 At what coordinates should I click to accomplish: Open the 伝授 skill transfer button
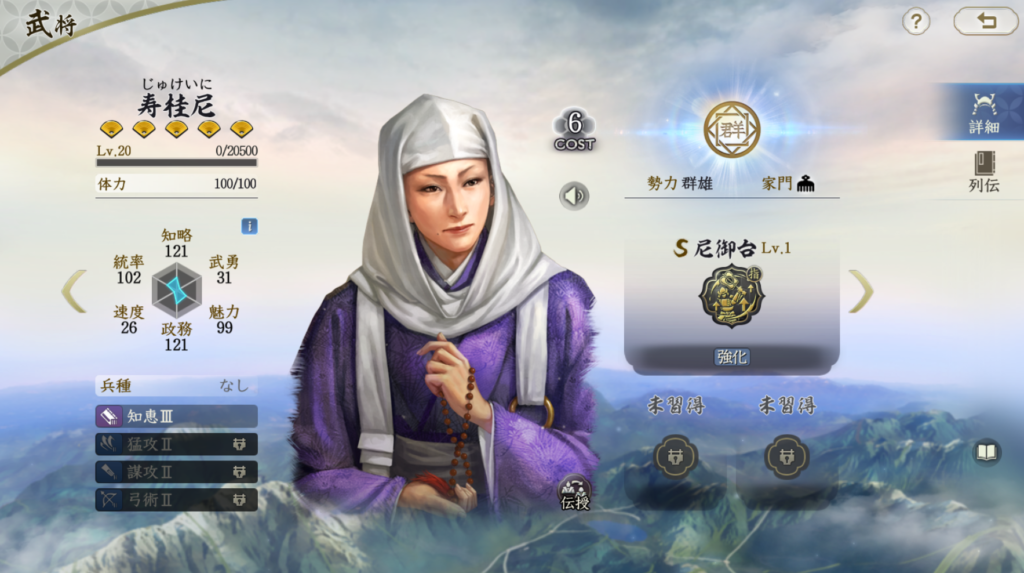[x=575, y=492]
